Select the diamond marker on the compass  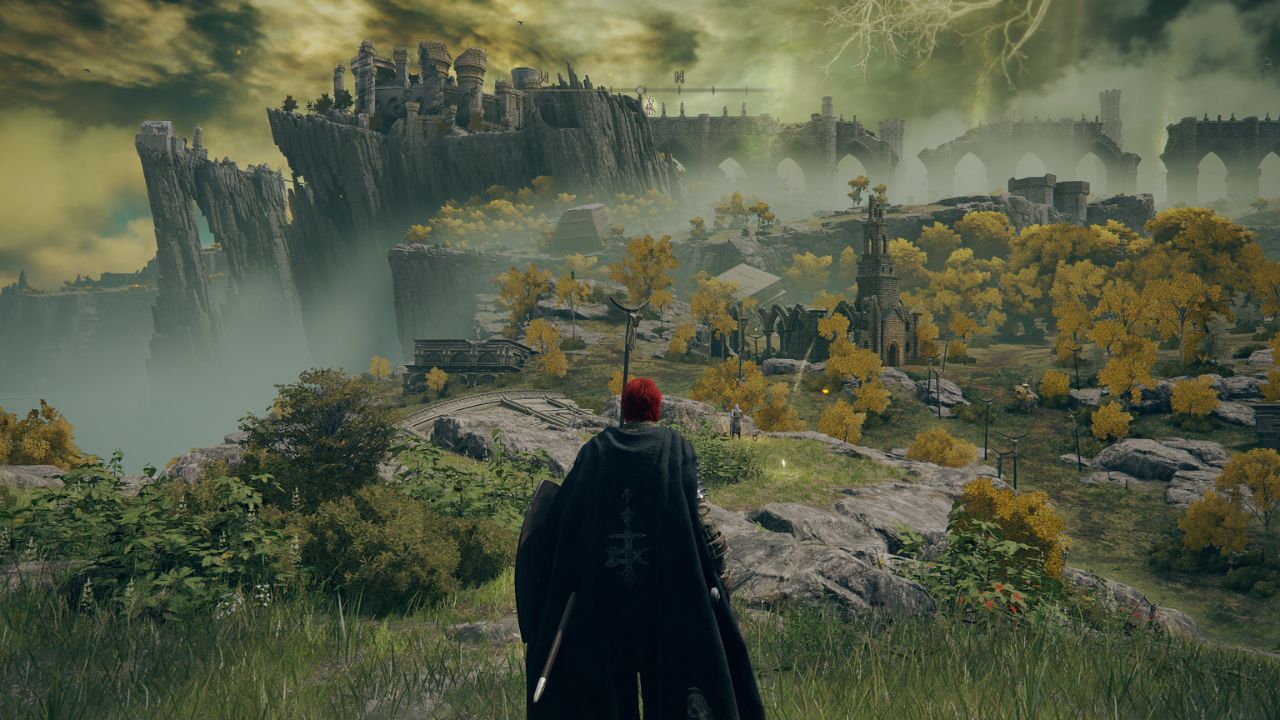click(x=640, y=90)
